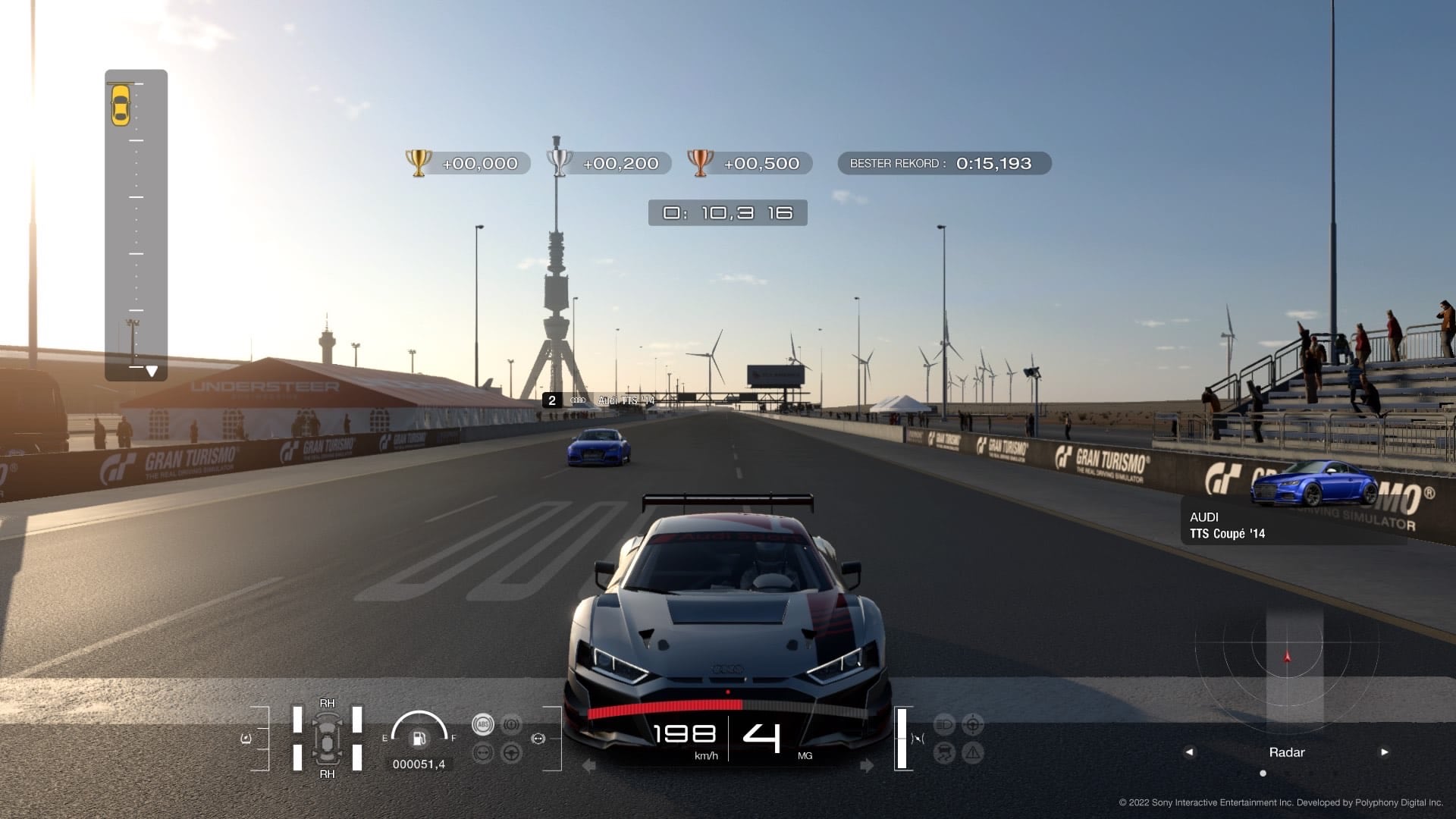The image size is (1456, 819).
Task: Click the yellow car on the progress bar
Action: (121, 105)
